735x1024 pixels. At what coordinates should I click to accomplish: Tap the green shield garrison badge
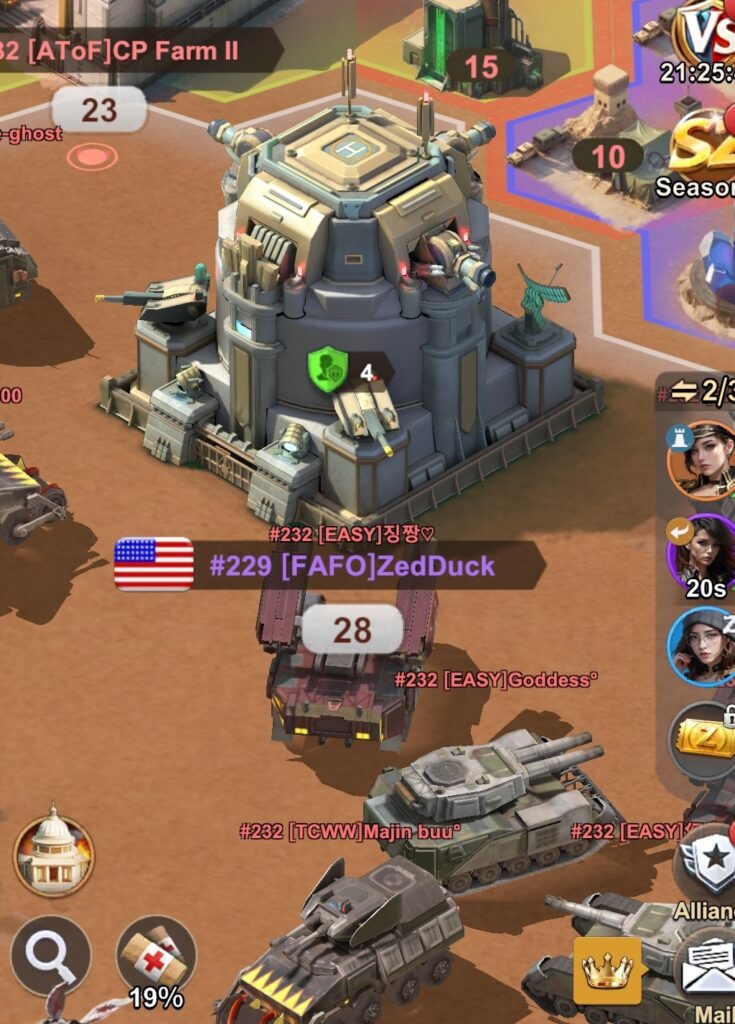tap(327, 367)
